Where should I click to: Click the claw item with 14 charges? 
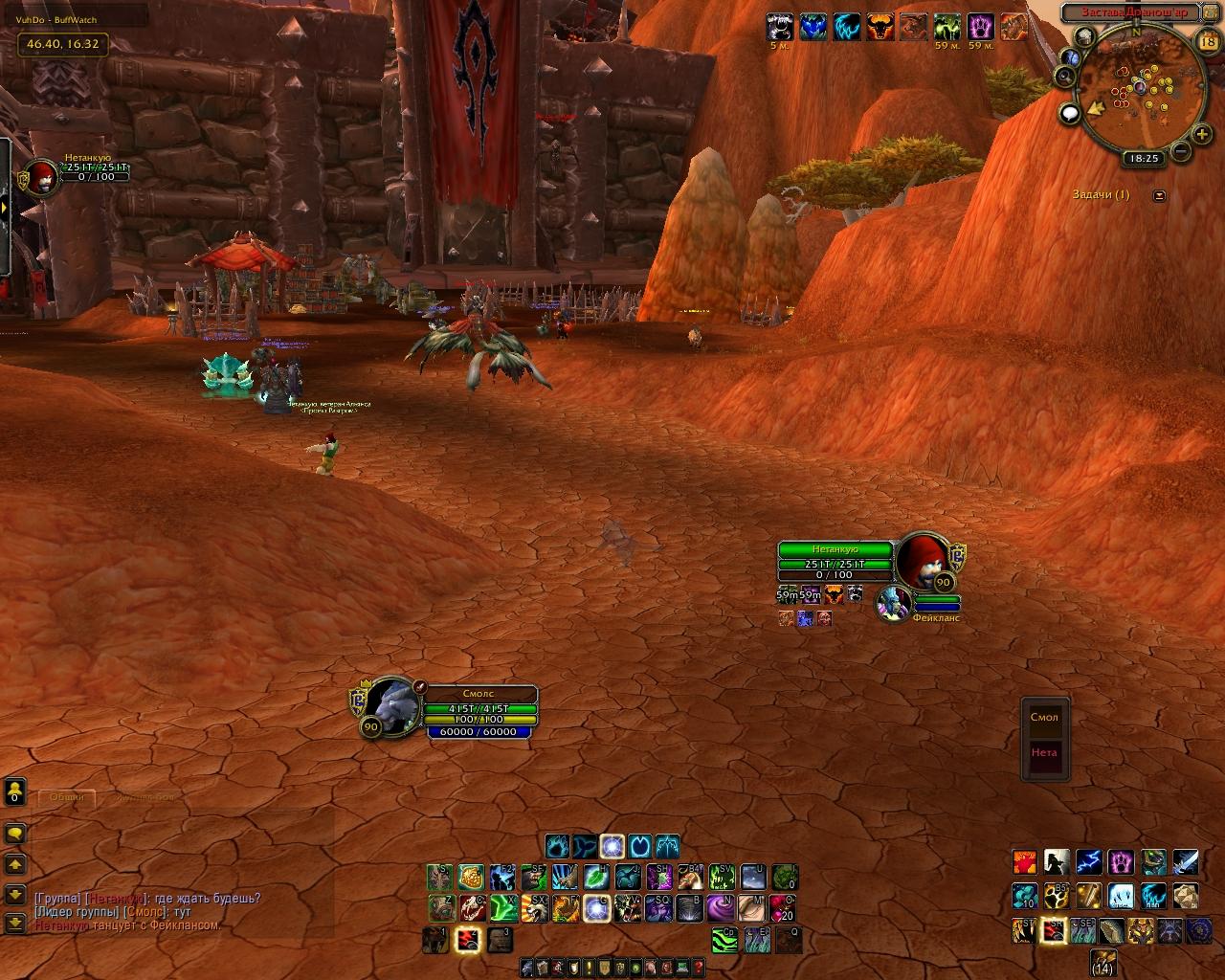(1103, 962)
